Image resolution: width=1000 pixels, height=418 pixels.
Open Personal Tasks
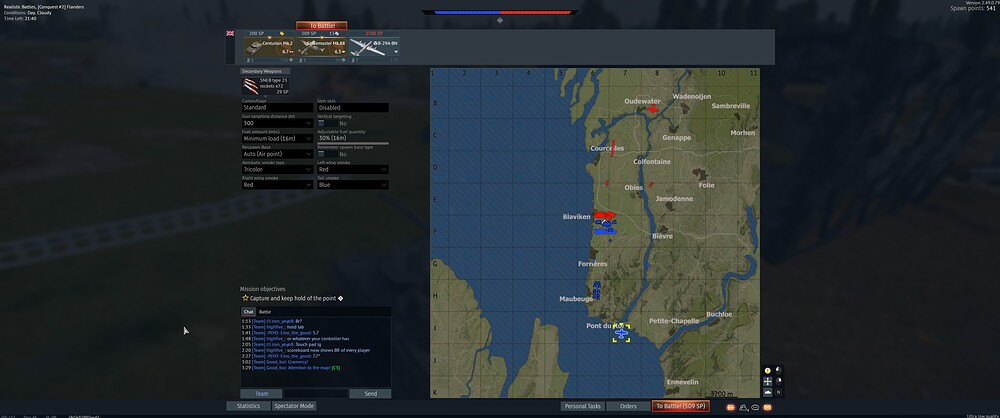[x=582, y=406]
